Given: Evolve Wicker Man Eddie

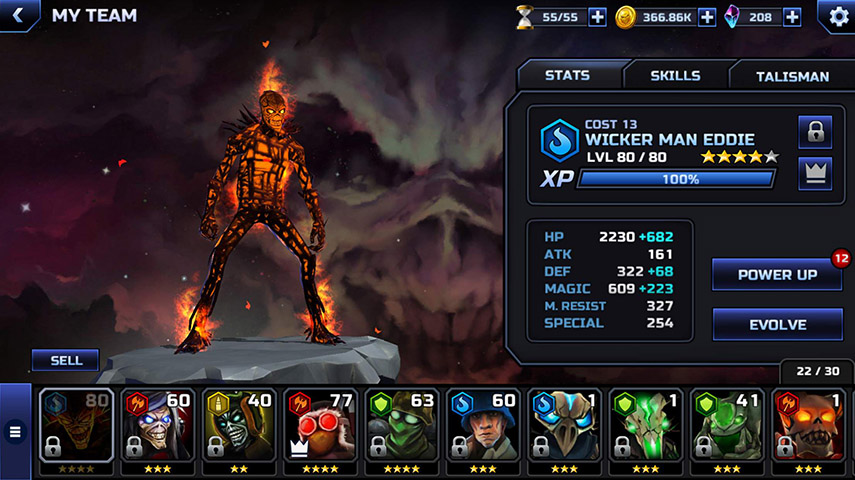Looking at the screenshot, I should pyautogui.click(x=777, y=325).
